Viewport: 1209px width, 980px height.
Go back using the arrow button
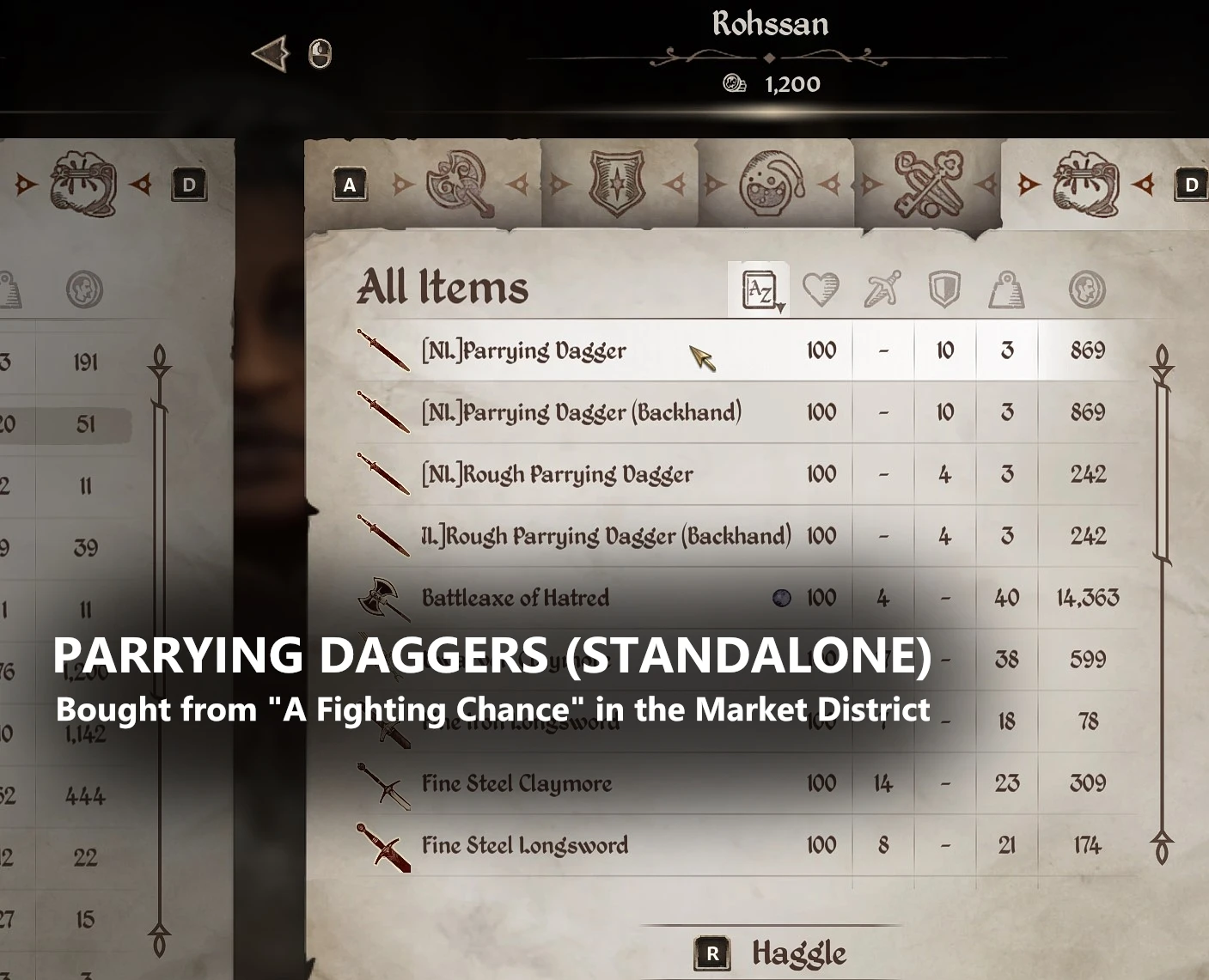(x=272, y=54)
